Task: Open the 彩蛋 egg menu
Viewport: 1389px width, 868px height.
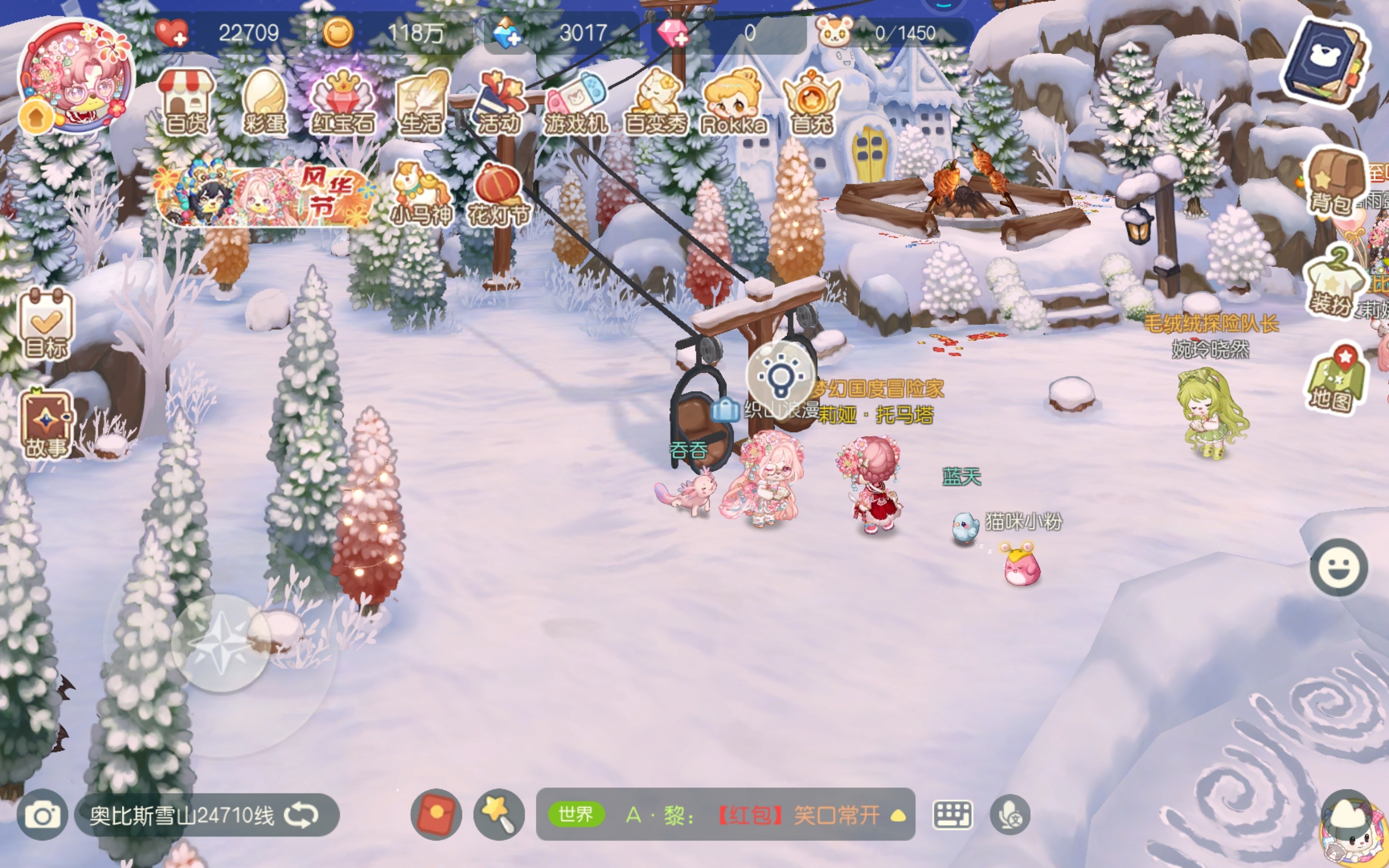Action: coord(265,102)
